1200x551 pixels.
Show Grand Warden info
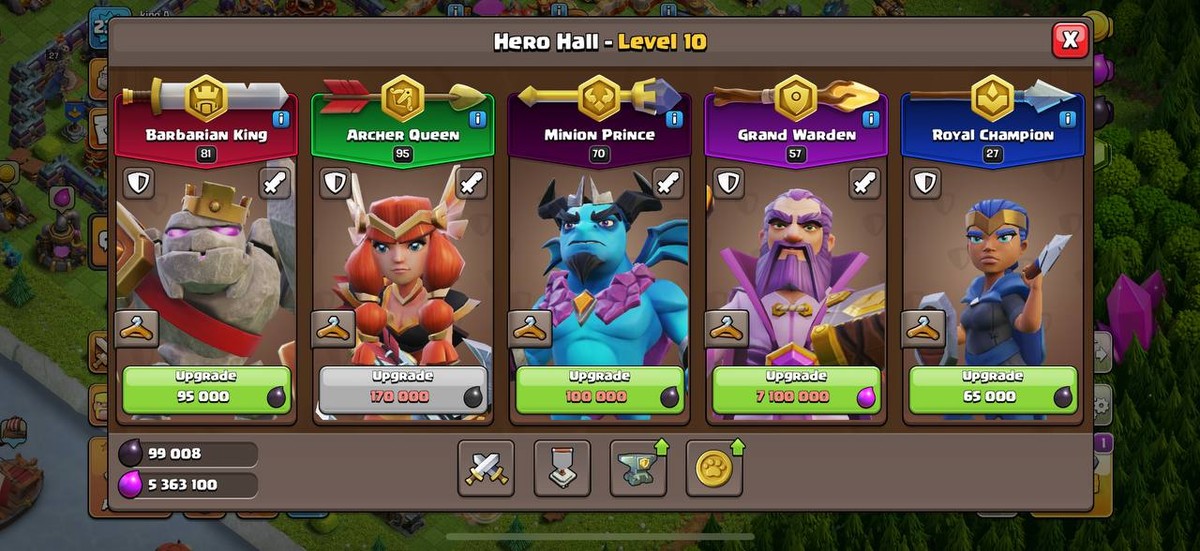pos(871,119)
